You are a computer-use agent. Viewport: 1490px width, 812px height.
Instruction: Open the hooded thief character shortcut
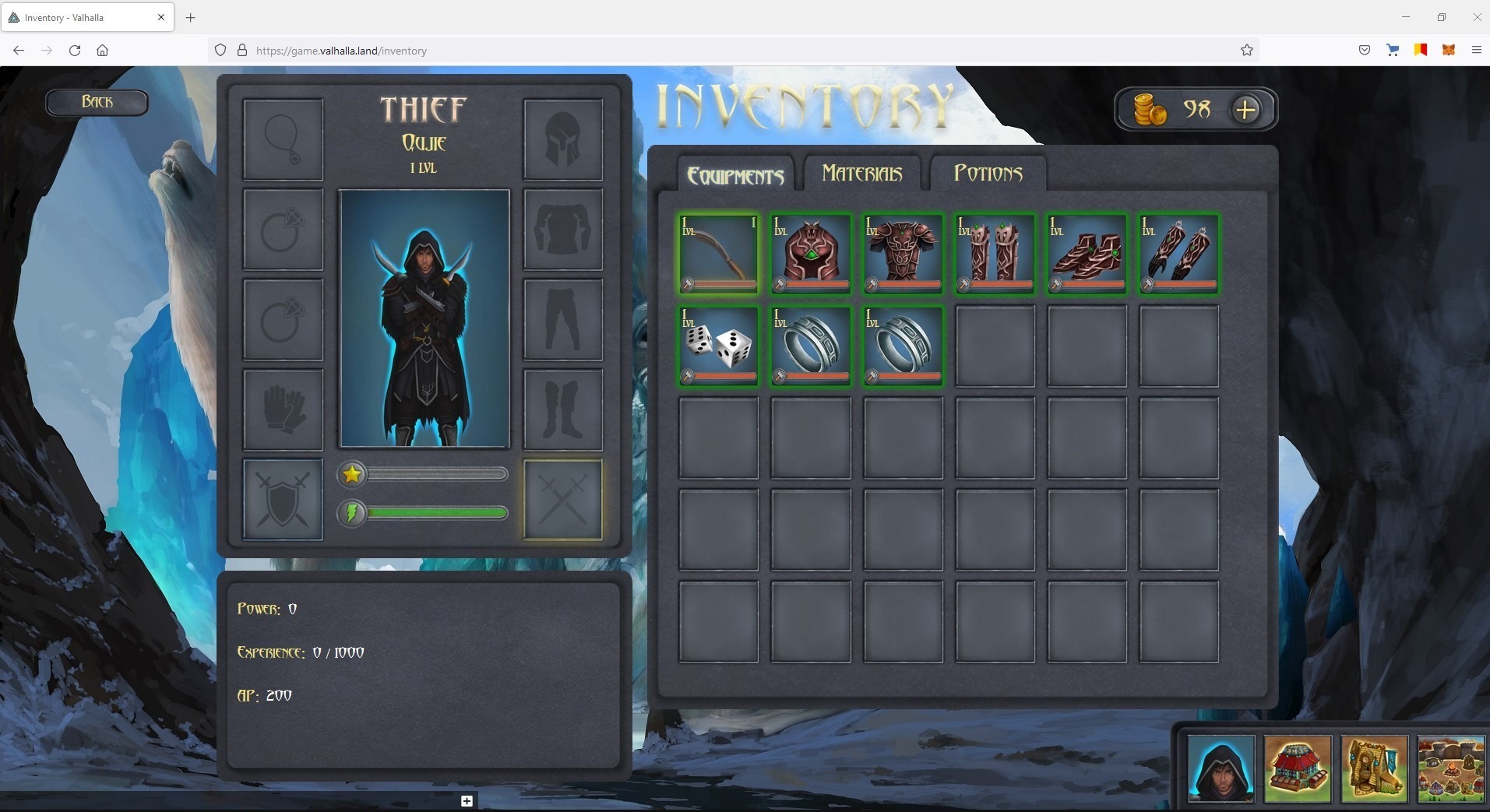pos(1221,768)
